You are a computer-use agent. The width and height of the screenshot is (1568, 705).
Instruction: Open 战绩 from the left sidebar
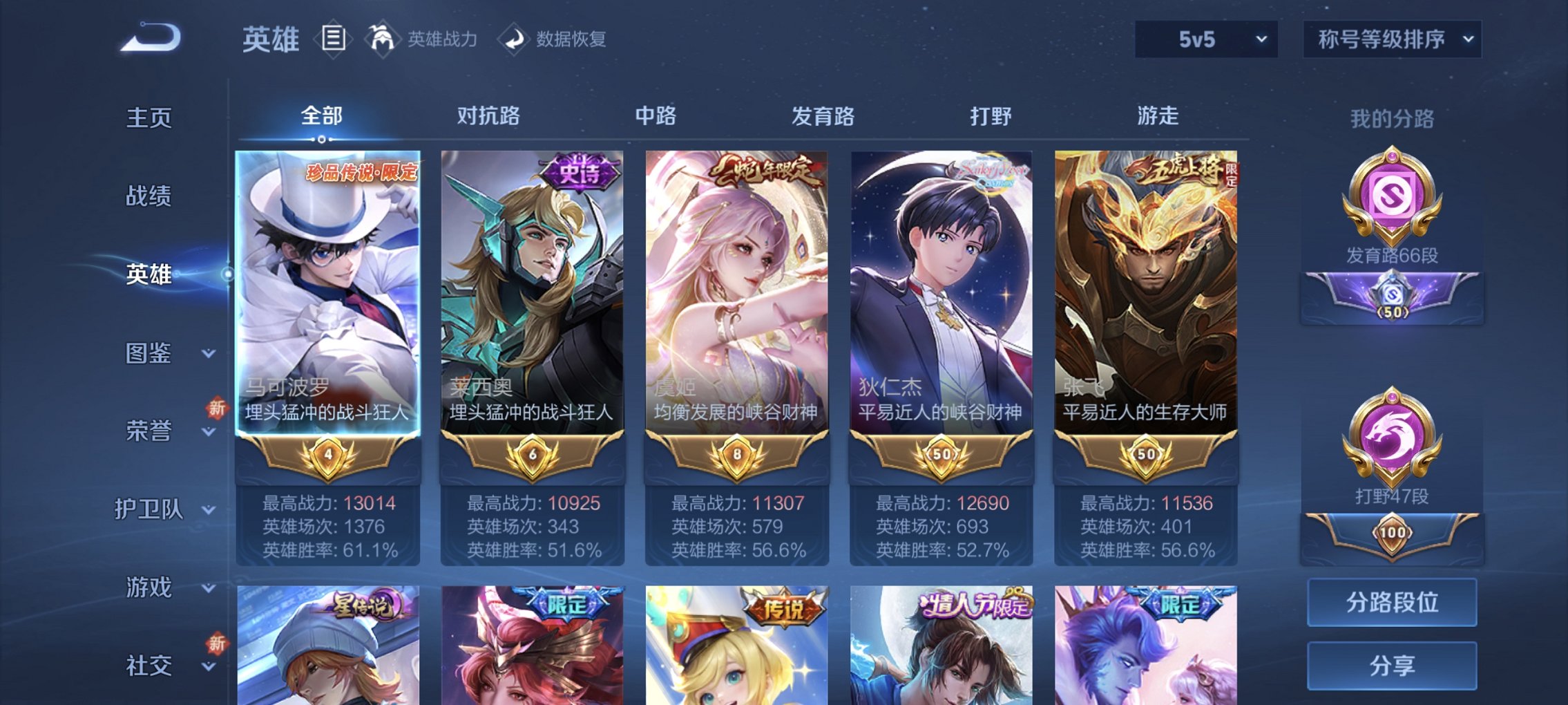pos(151,197)
